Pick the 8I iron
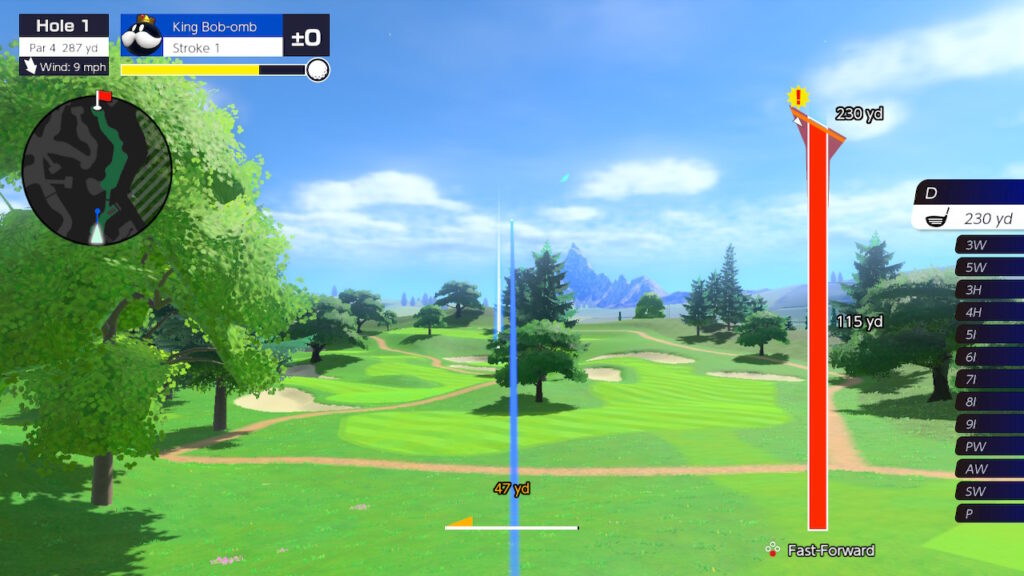Screen dimensions: 1024x576 [x=988, y=402]
